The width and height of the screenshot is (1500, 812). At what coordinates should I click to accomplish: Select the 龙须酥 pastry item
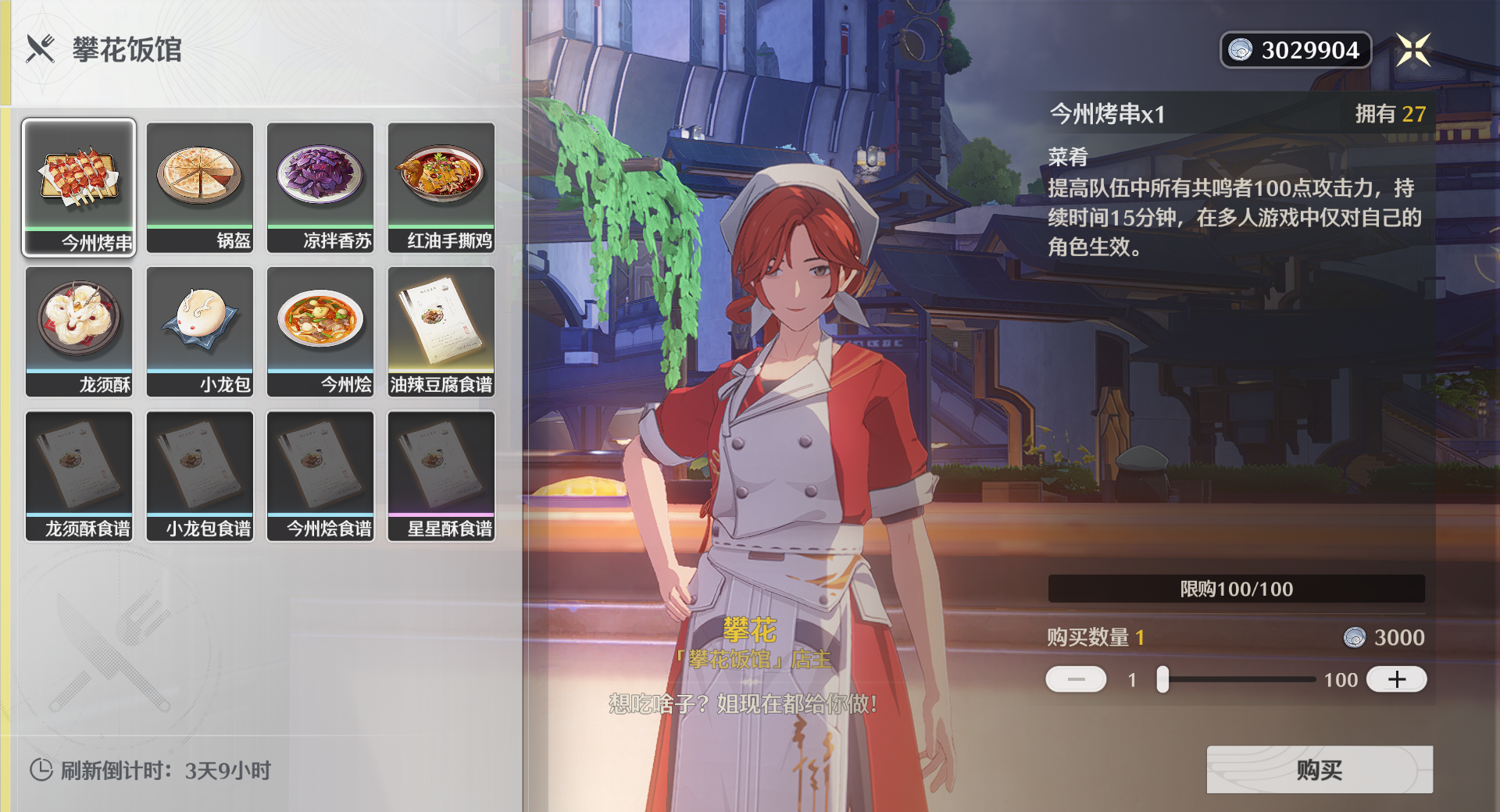pyautogui.click(x=79, y=331)
